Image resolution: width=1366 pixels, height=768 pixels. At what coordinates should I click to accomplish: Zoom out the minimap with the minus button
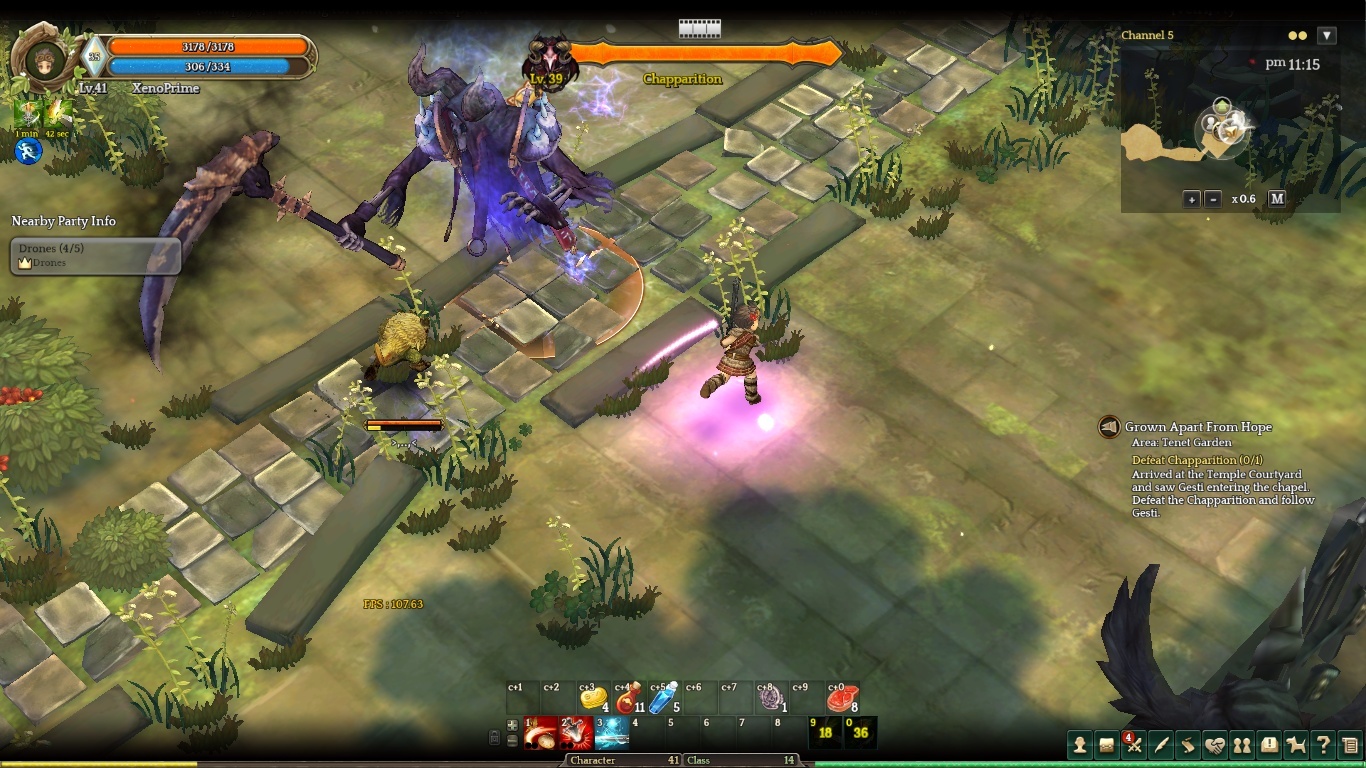point(1212,199)
